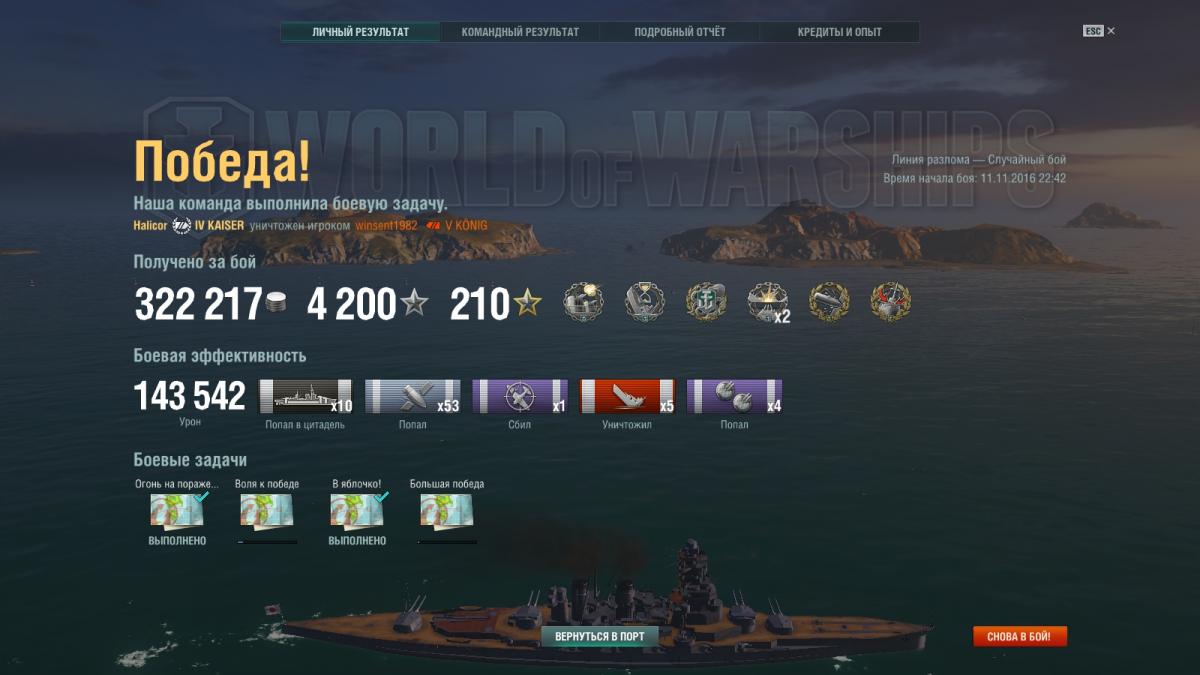This screenshot has height=675, width=1200.
Task: Click the Большая победа mission icon
Action: pyautogui.click(x=447, y=511)
